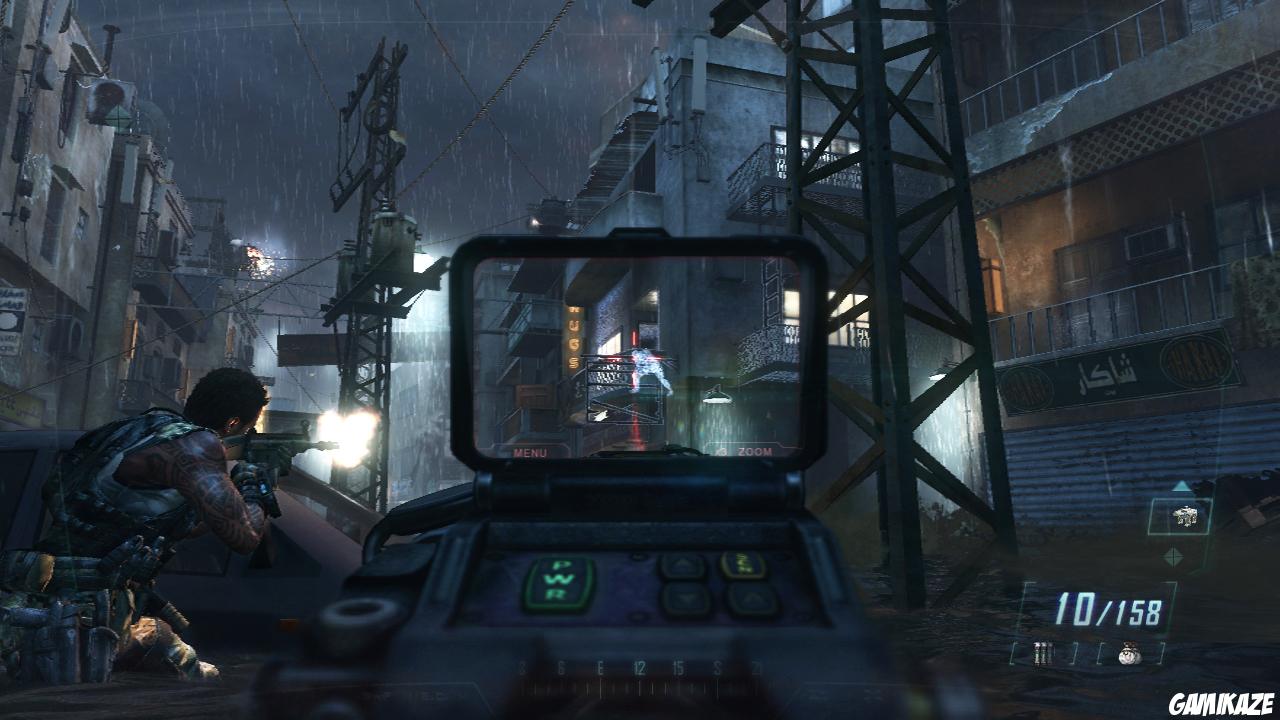Click the upward triangle above the drone icon

(1180, 485)
